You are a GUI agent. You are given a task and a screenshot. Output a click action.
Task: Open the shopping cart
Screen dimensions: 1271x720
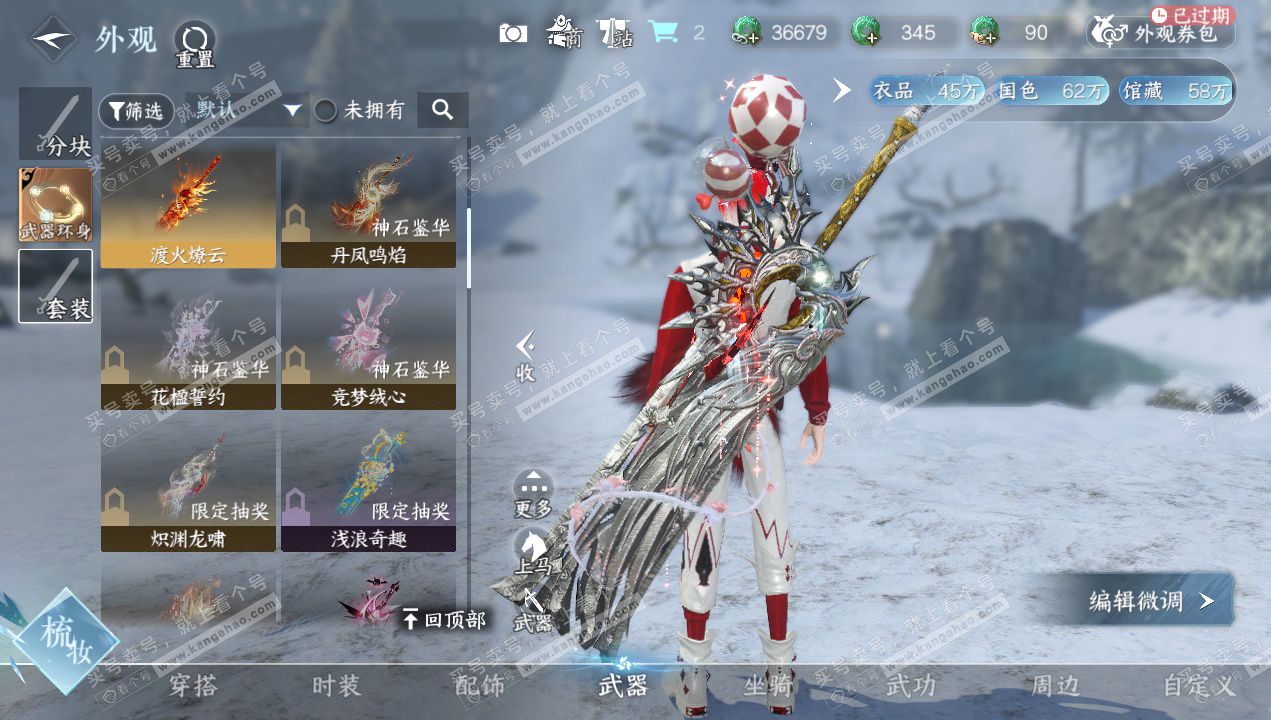pos(662,33)
